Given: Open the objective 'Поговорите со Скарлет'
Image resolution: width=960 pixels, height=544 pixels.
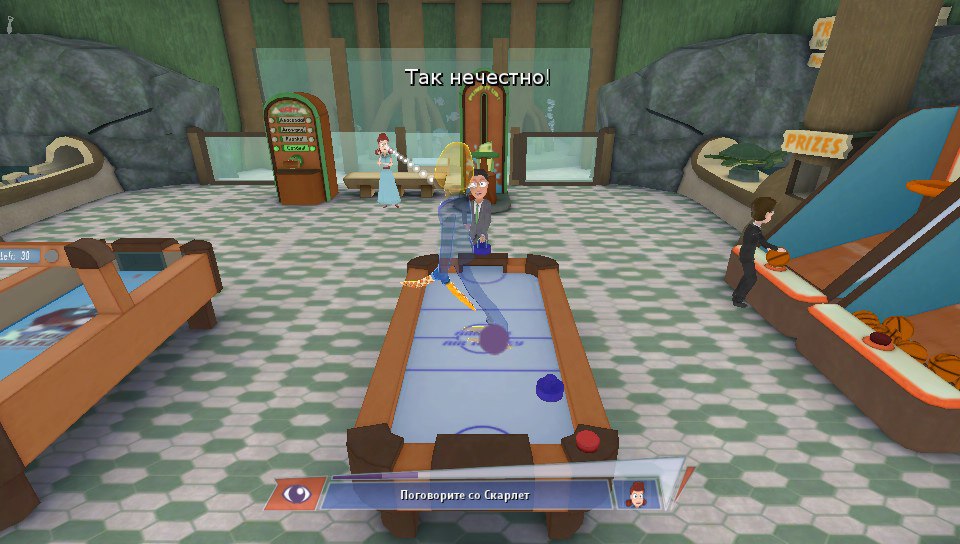Looking at the screenshot, I should point(463,494).
